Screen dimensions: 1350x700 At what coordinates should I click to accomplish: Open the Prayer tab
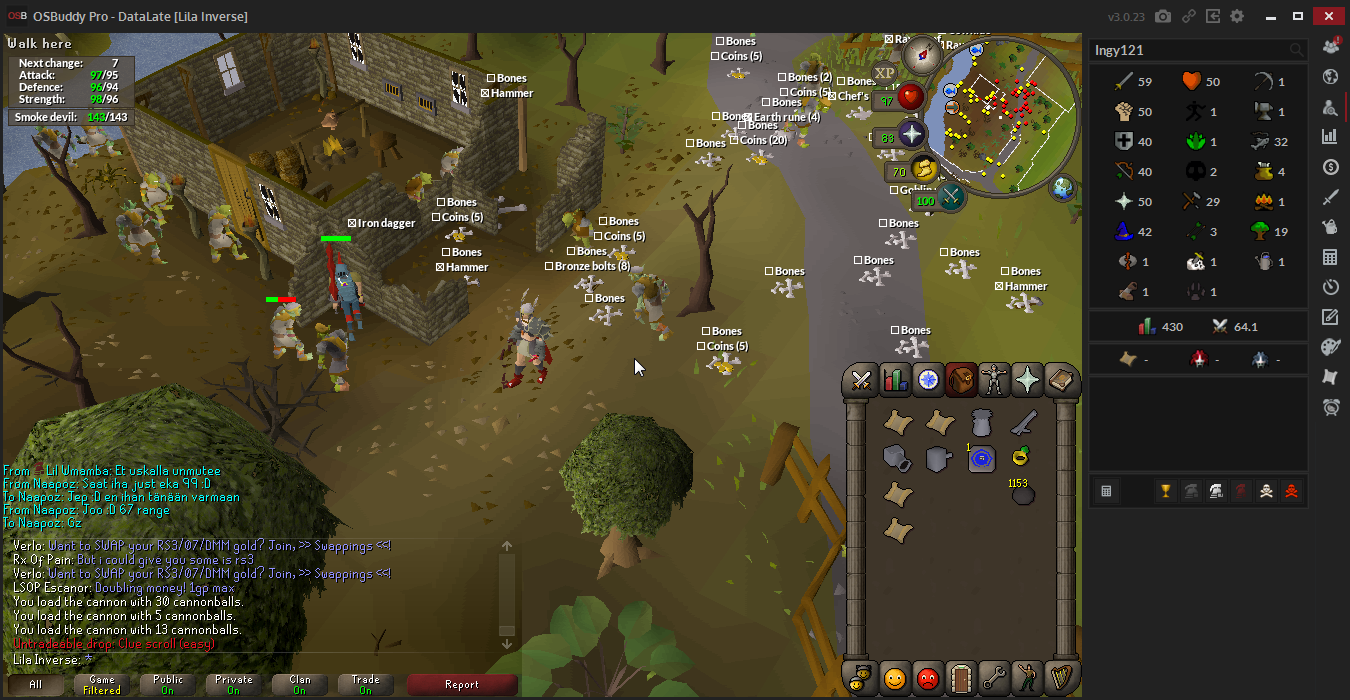pos(1027,380)
